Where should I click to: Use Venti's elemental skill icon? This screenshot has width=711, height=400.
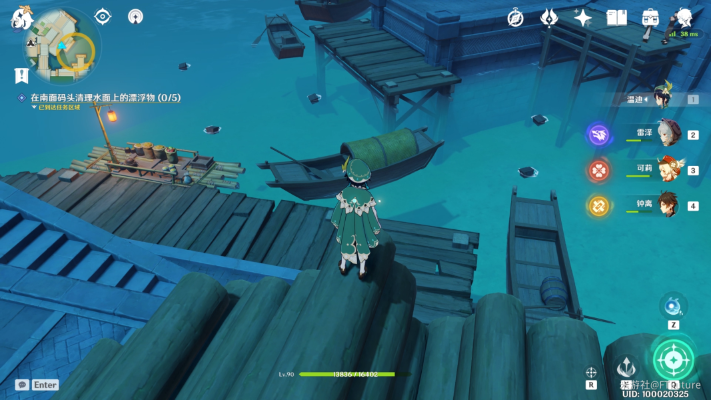pos(625,367)
